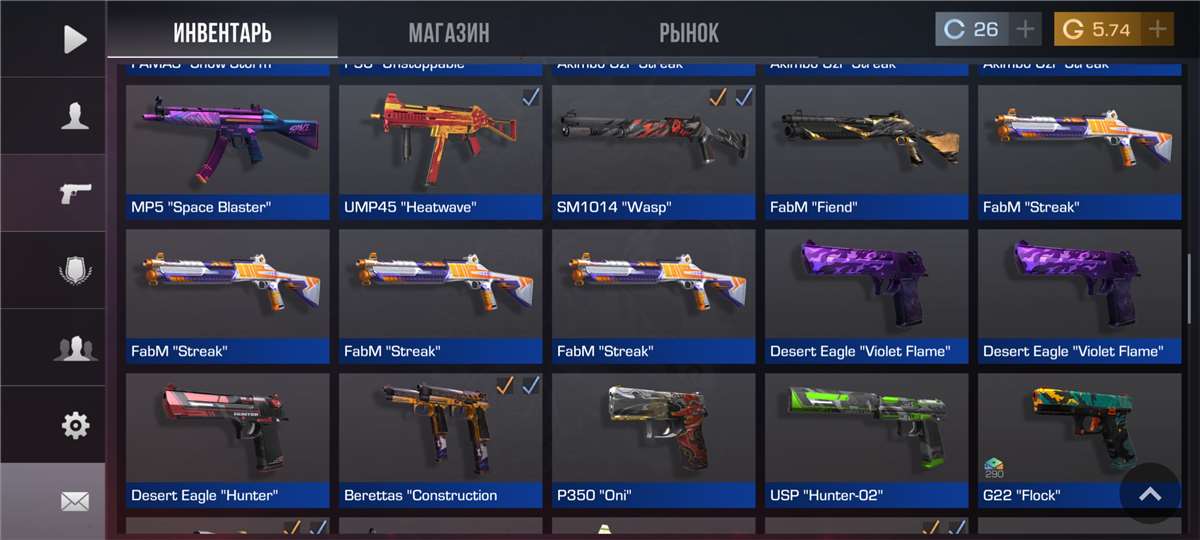1200x540 pixels.
Task: Click the scroll-to-top arrow button
Action: [1150, 494]
